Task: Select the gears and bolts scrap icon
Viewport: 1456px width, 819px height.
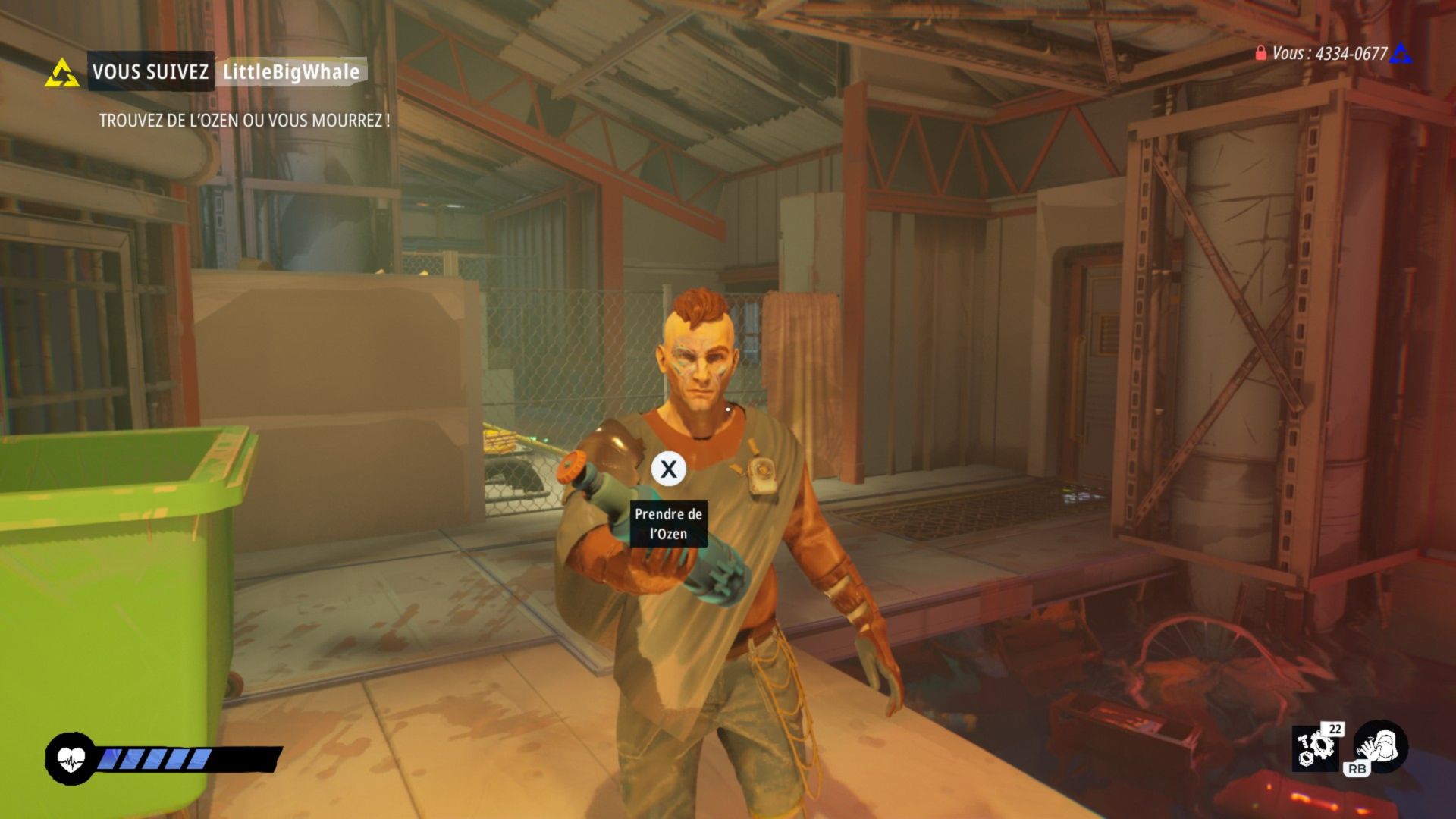Action: click(1314, 748)
